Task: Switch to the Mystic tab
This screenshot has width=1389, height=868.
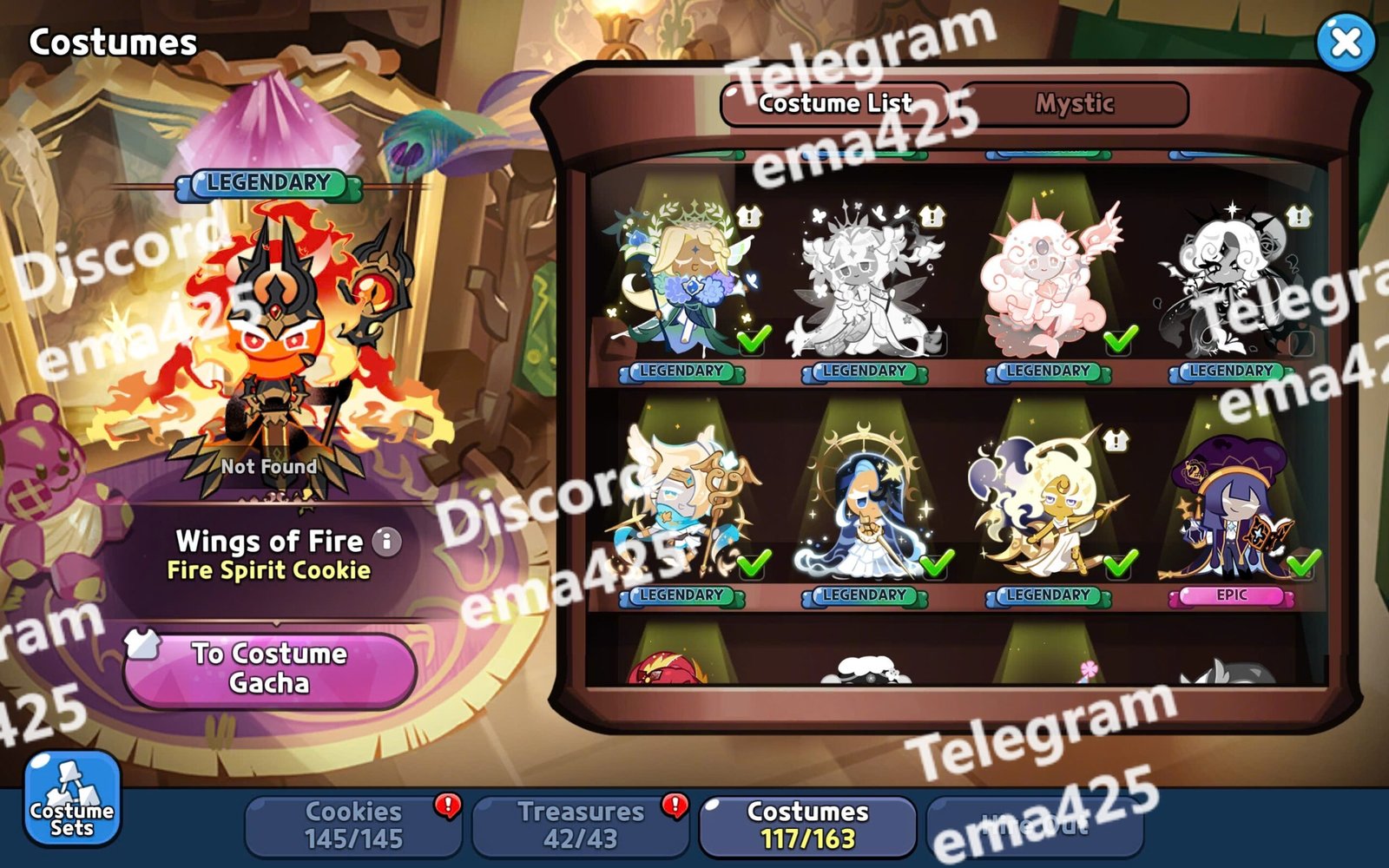Action: click(x=1074, y=104)
